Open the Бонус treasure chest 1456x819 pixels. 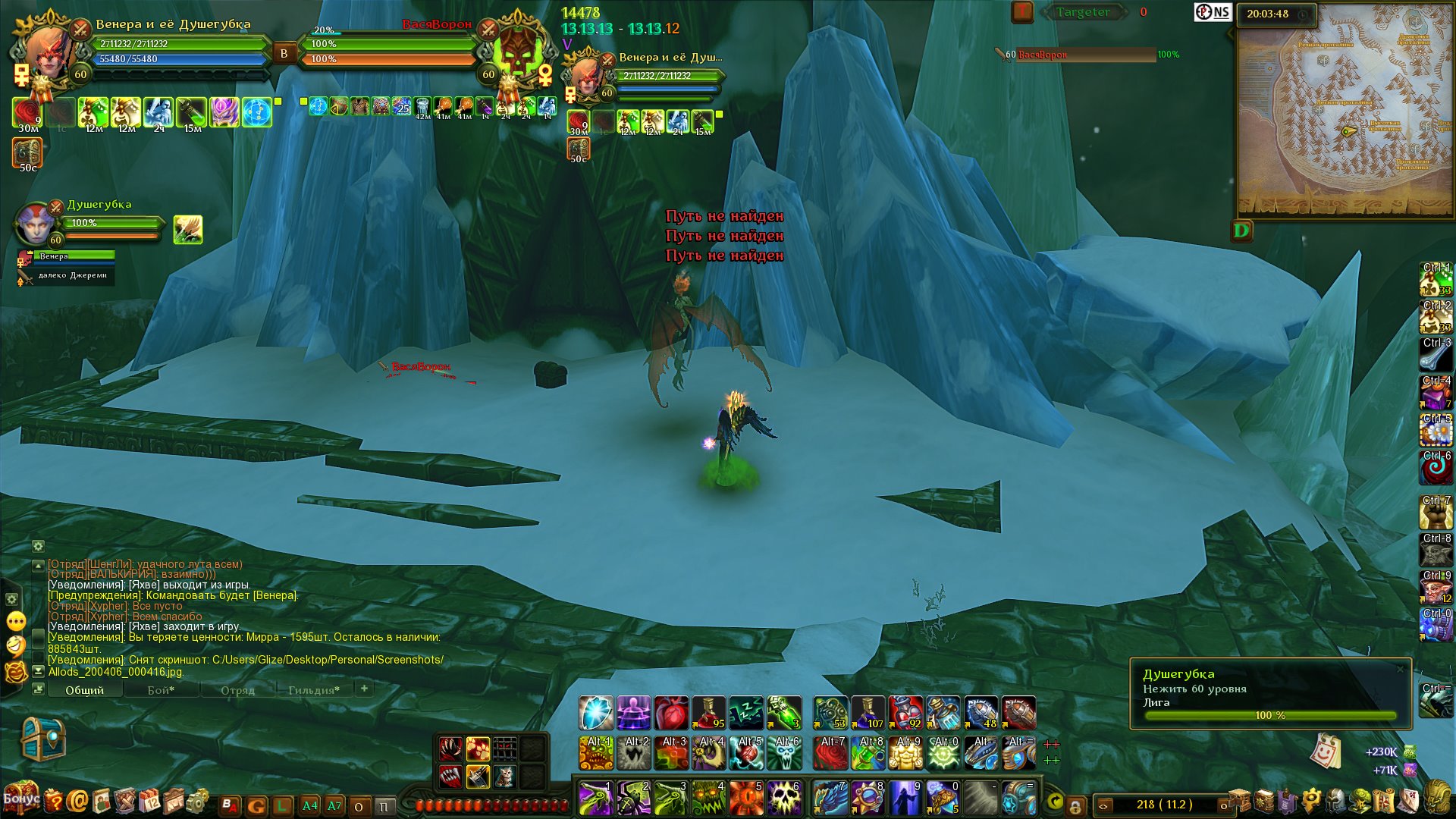click(x=20, y=797)
